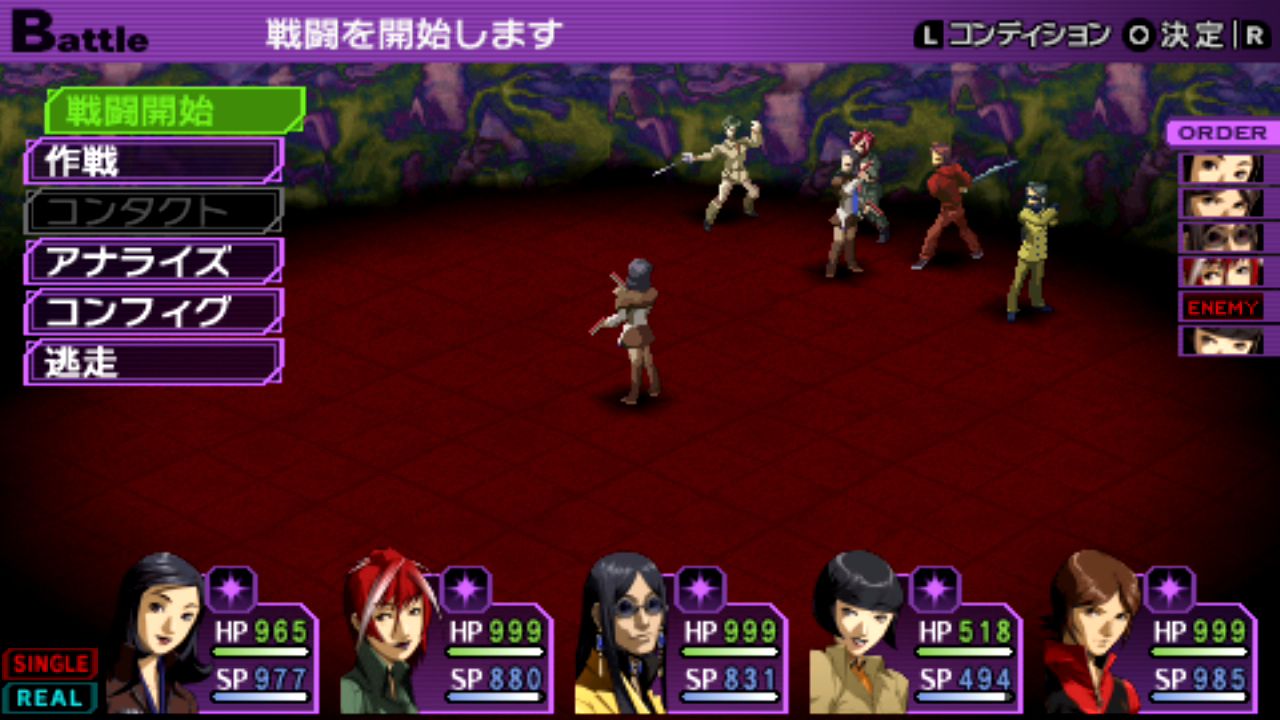This screenshot has height=720, width=1280.
Task: Select 戦闘開始 to begin the battle
Action: tap(173, 111)
